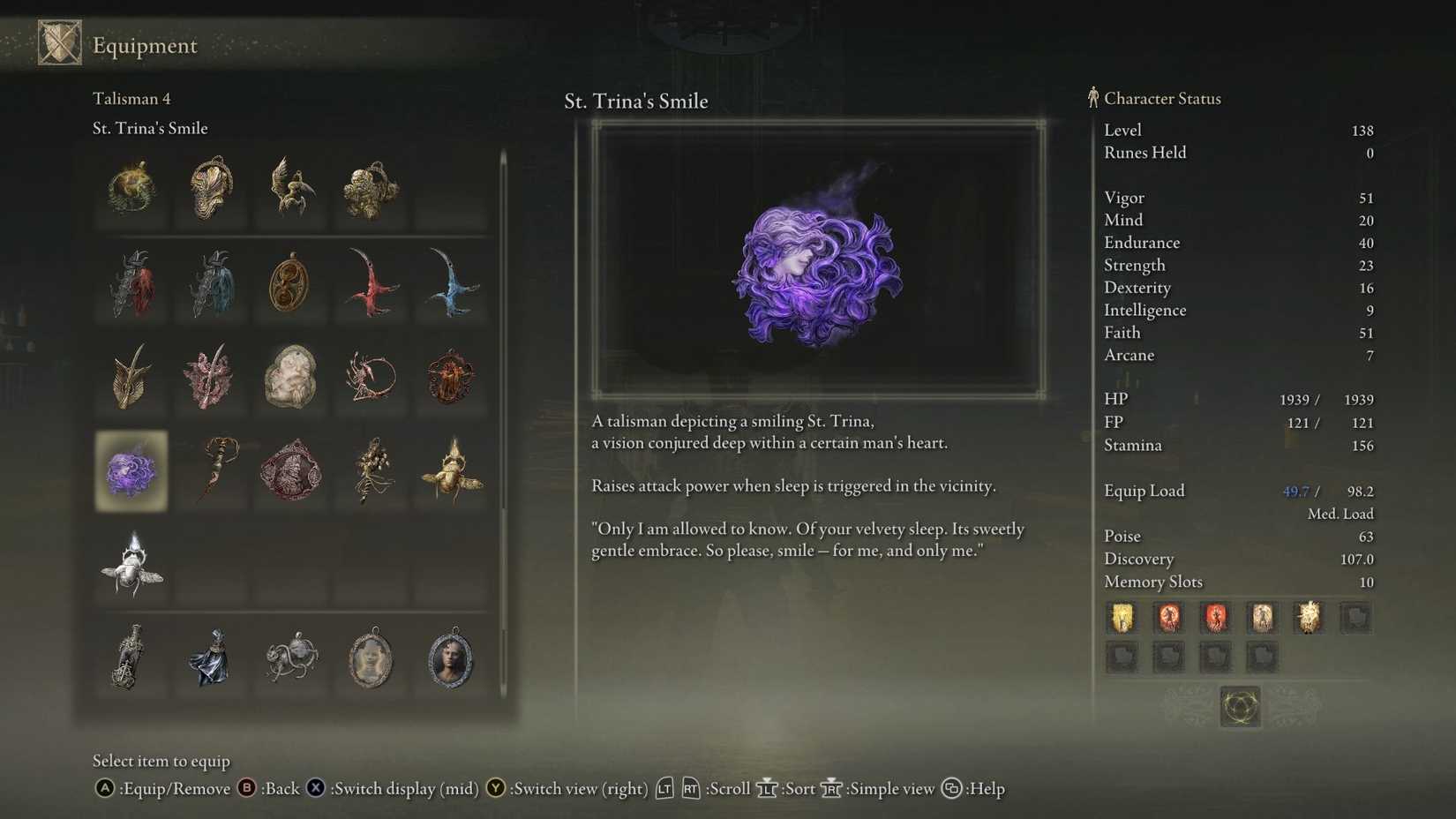
Task: Open the first memorized spell slot
Action: [x=1122, y=619]
